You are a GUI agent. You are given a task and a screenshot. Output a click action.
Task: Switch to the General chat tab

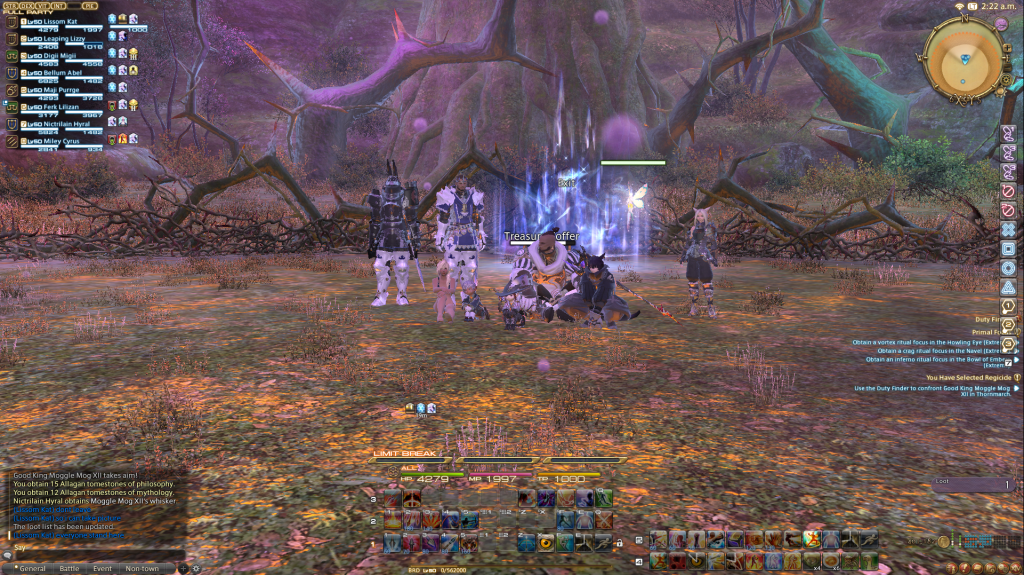30,568
